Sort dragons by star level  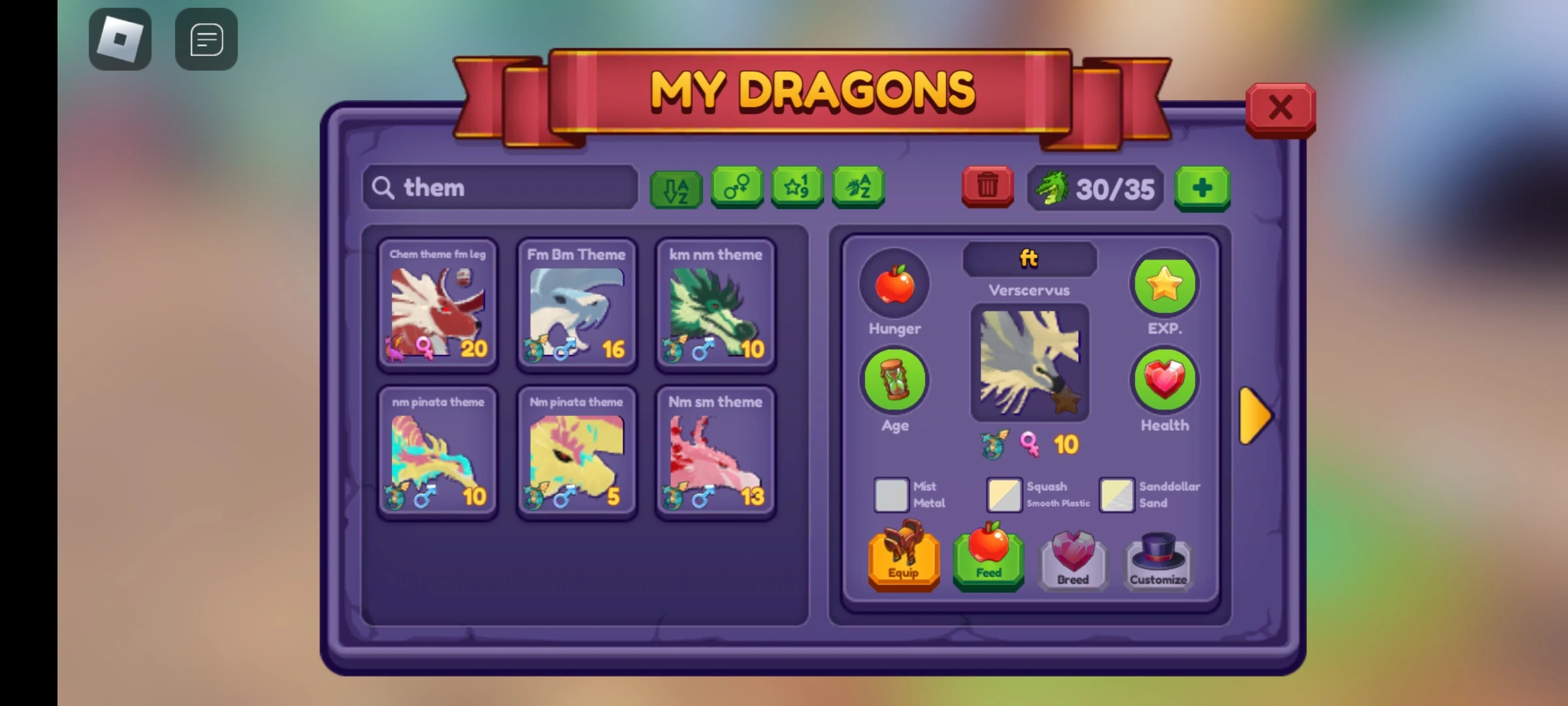[x=796, y=188]
